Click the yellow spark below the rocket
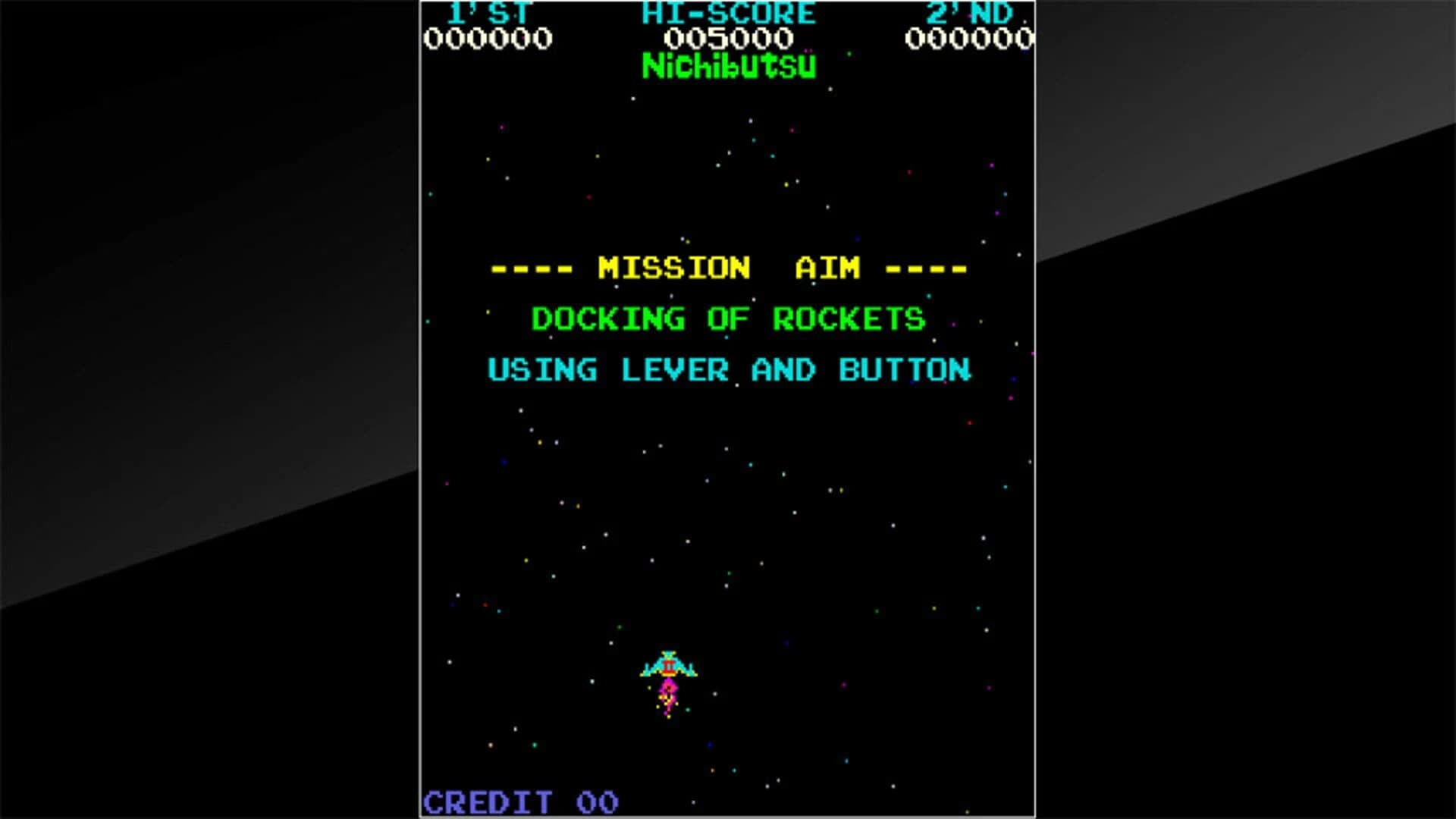The image size is (1456, 819). click(x=669, y=717)
